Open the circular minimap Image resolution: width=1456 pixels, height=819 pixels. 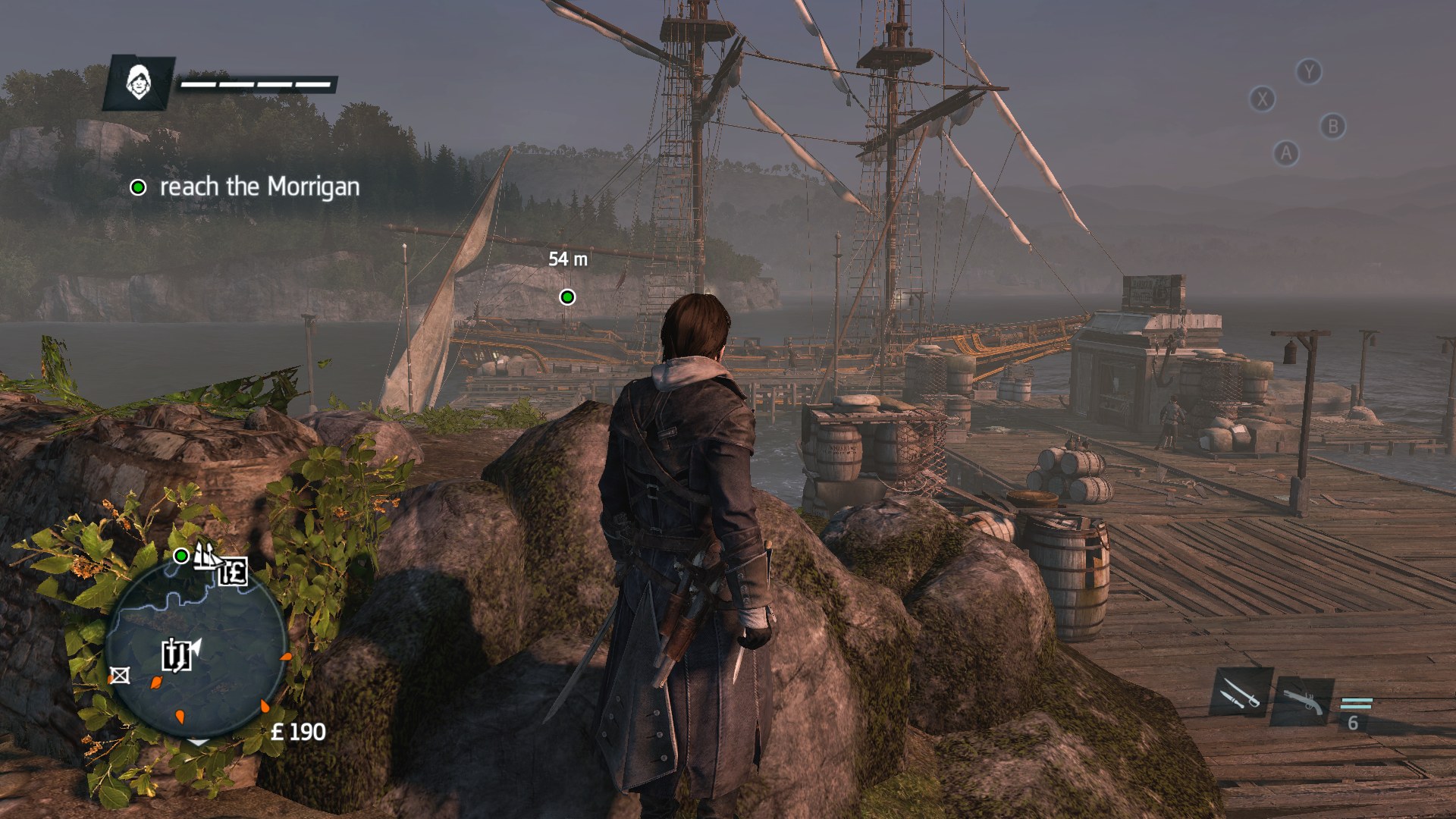pyautogui.click(x=196, y=652)
